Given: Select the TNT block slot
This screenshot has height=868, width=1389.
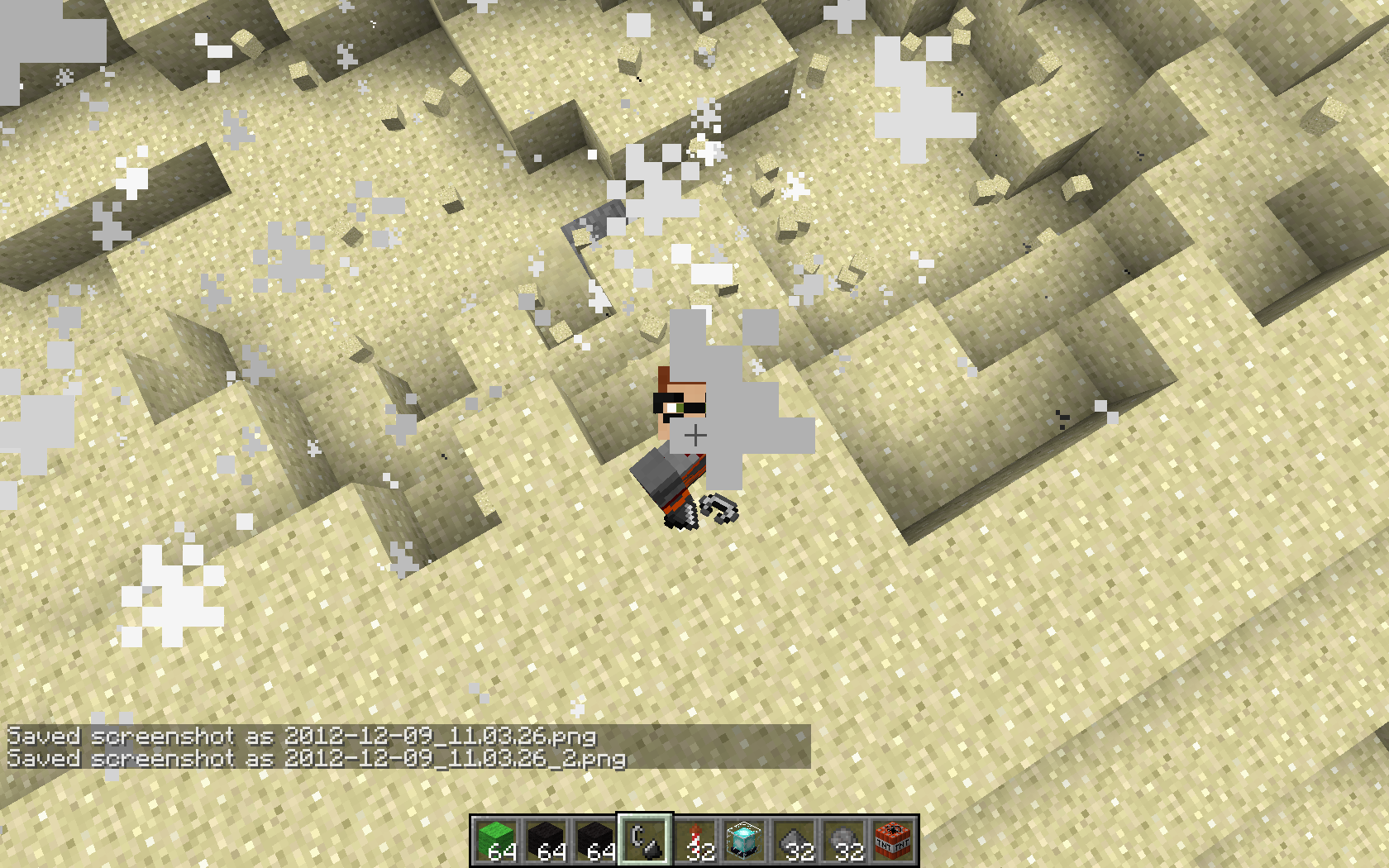Looking at the screenshot, I should tap(893, 841).
